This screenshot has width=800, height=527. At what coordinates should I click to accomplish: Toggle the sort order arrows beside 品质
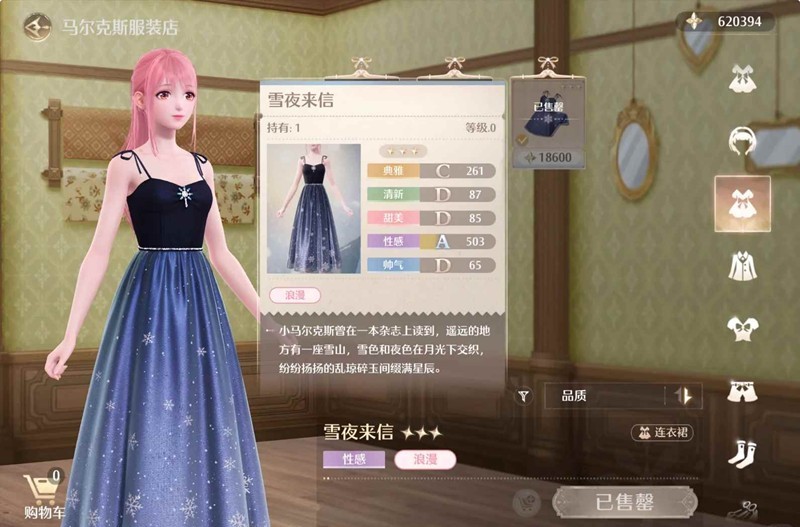pyautogui.click(x=684, y=396)
